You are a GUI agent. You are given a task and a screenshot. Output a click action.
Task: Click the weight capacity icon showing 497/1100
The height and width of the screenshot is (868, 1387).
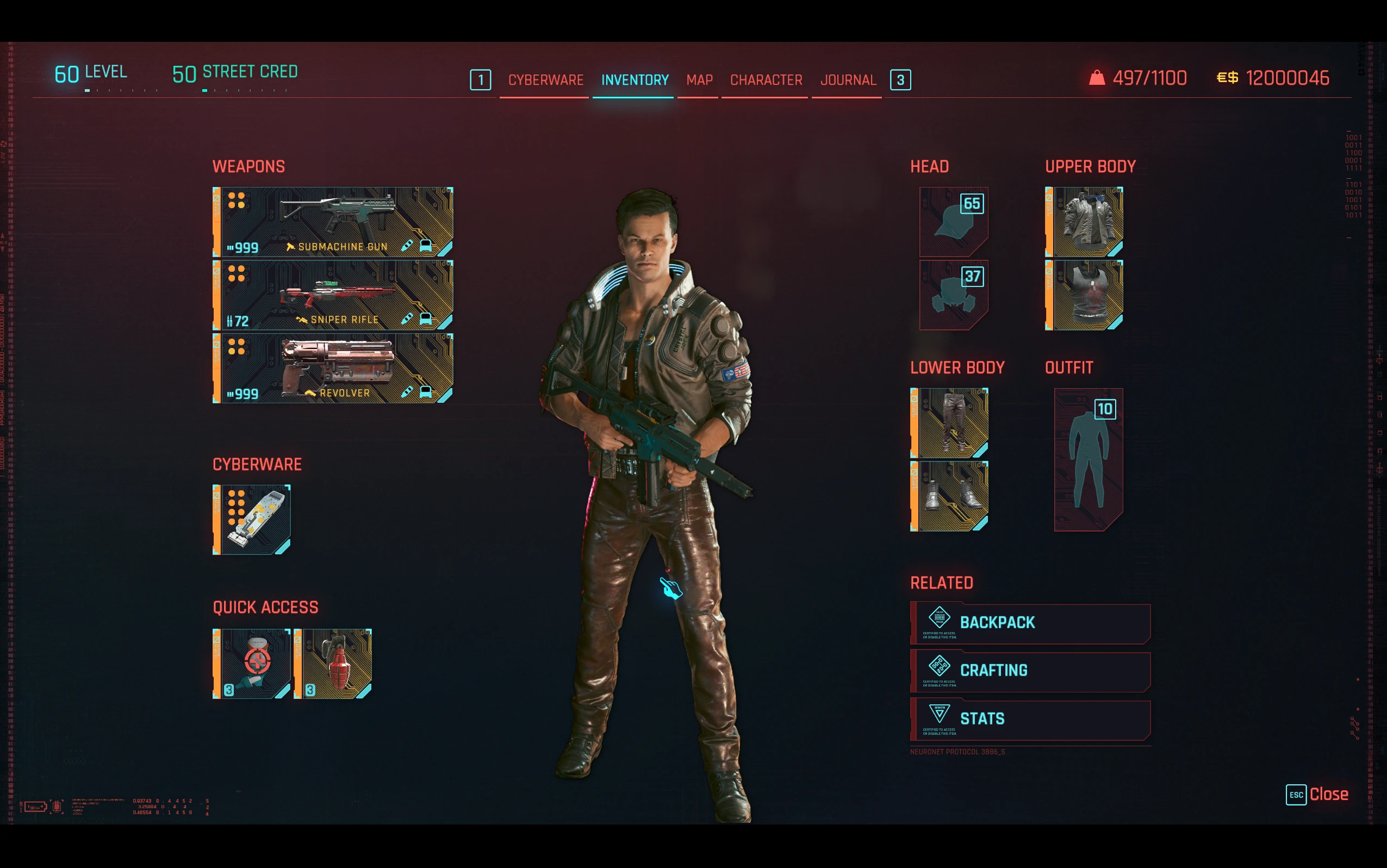(x=1097, y=78)
